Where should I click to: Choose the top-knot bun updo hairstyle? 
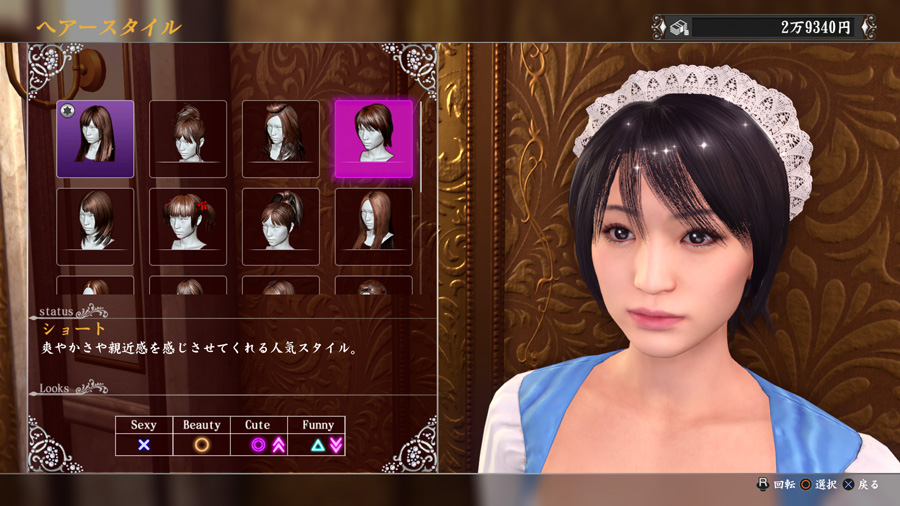[188, 138]
